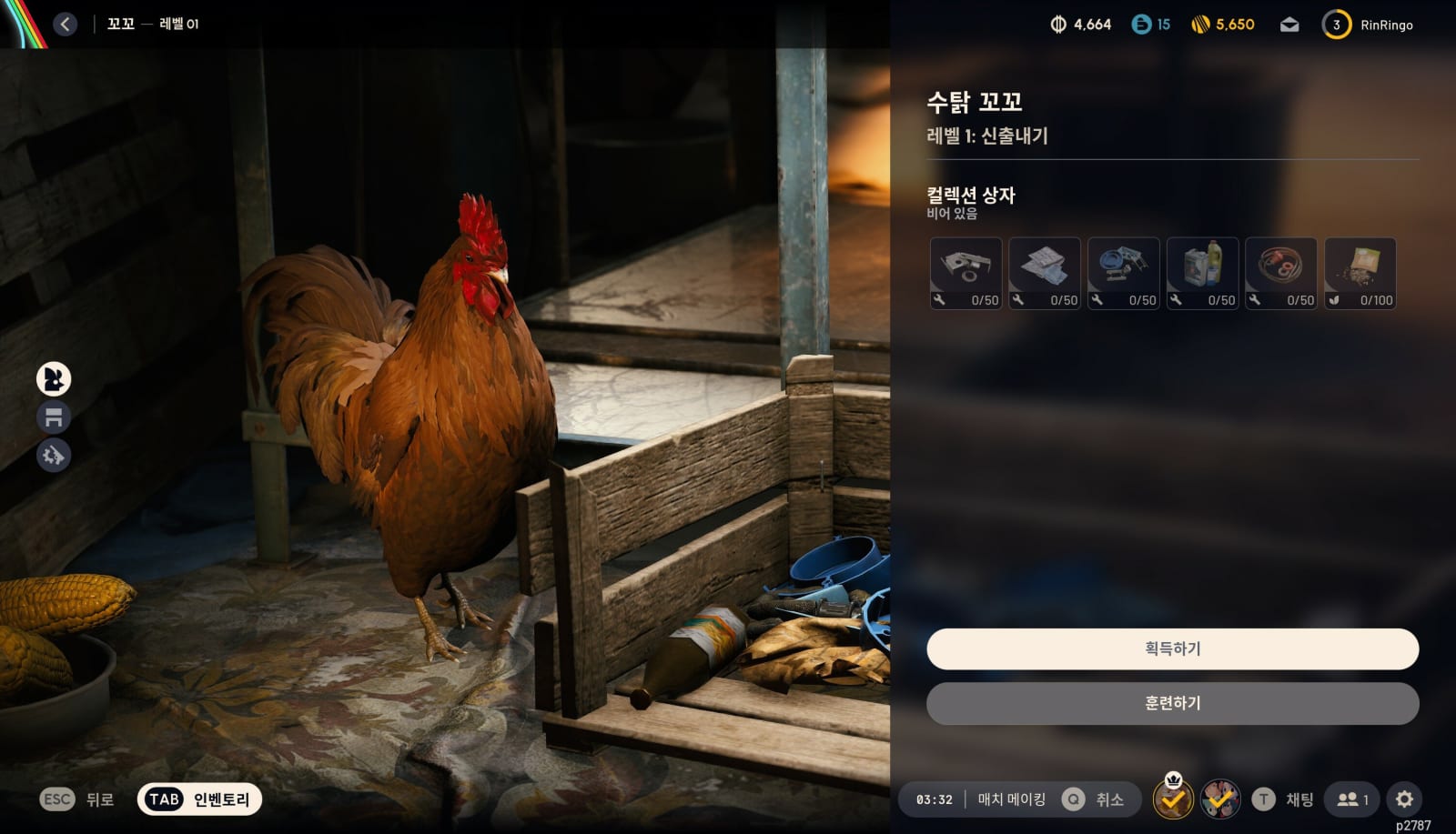The height and width of the screenshot is (834, 1456).
Task: Switch to the rooster side tab
Action: tap(54, 379)
